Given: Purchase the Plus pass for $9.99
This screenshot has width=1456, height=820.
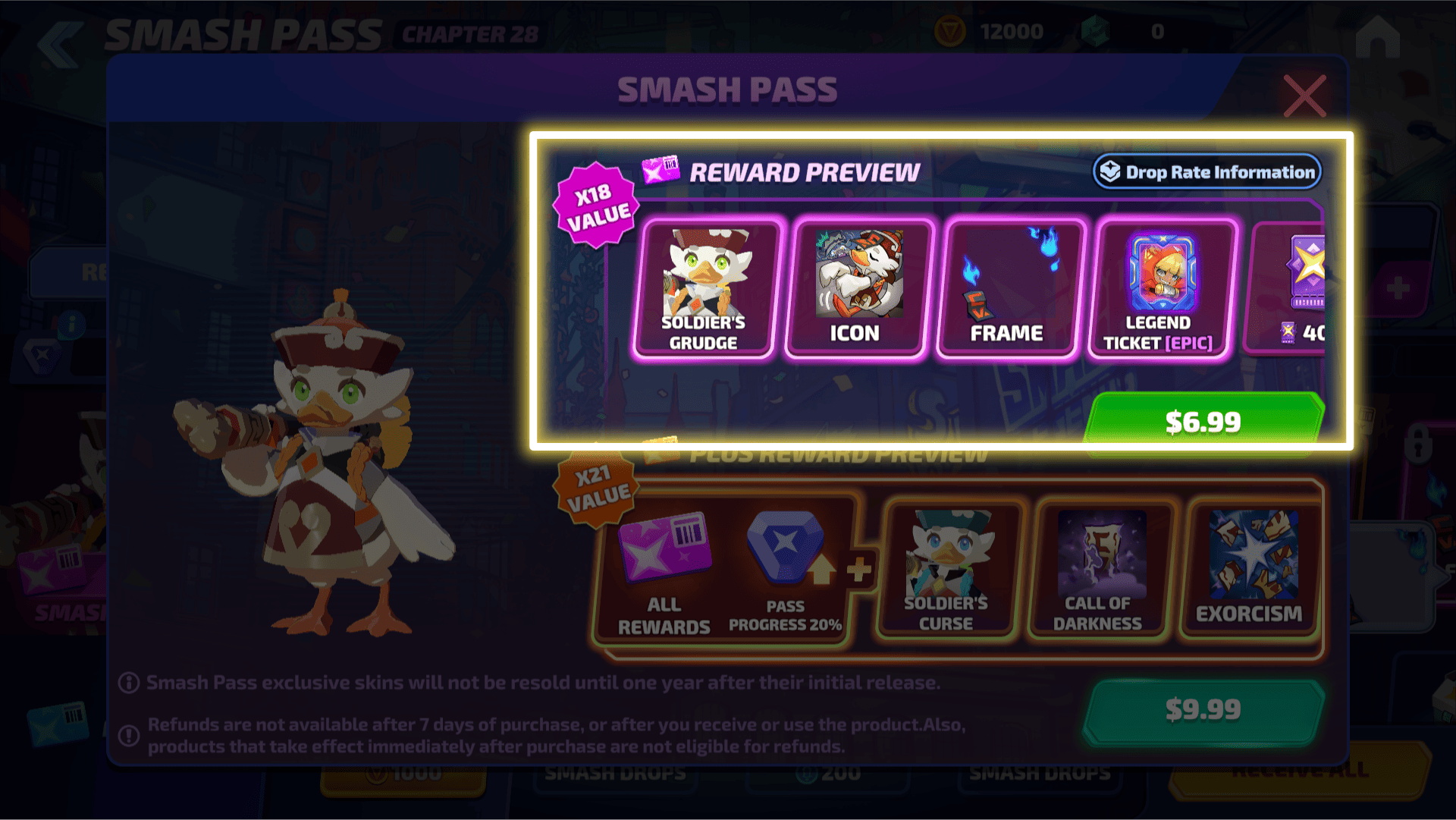Looking at the screenshot, I should [1203, 709].
